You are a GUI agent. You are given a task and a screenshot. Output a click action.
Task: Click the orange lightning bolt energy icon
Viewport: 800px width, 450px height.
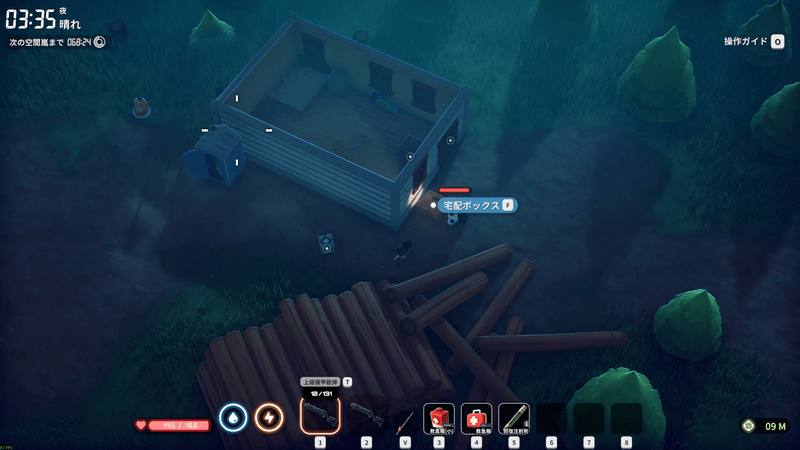pos(269,417)
